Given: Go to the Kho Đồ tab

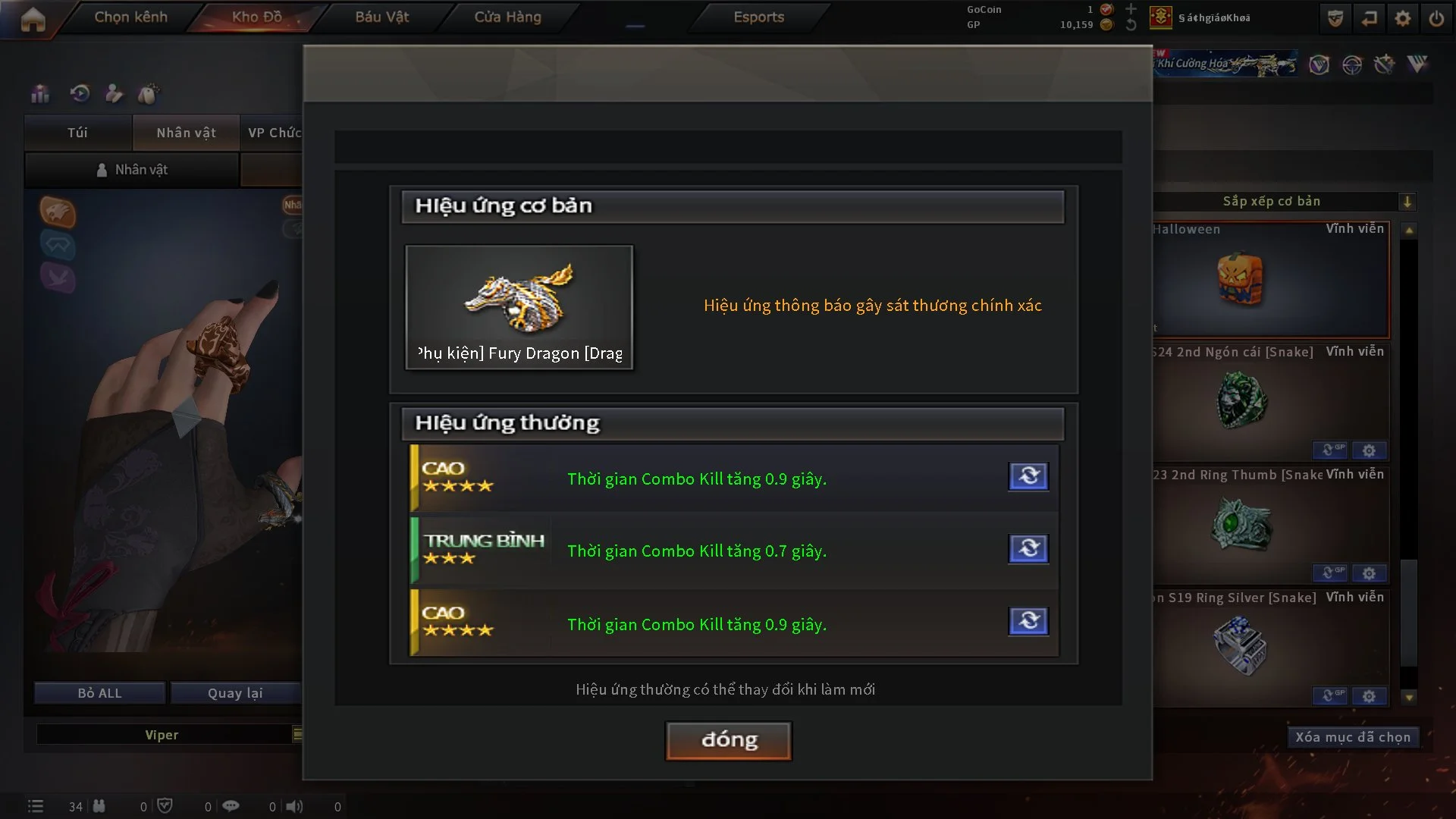Looking at the screenshot, I should click(256, 17).
